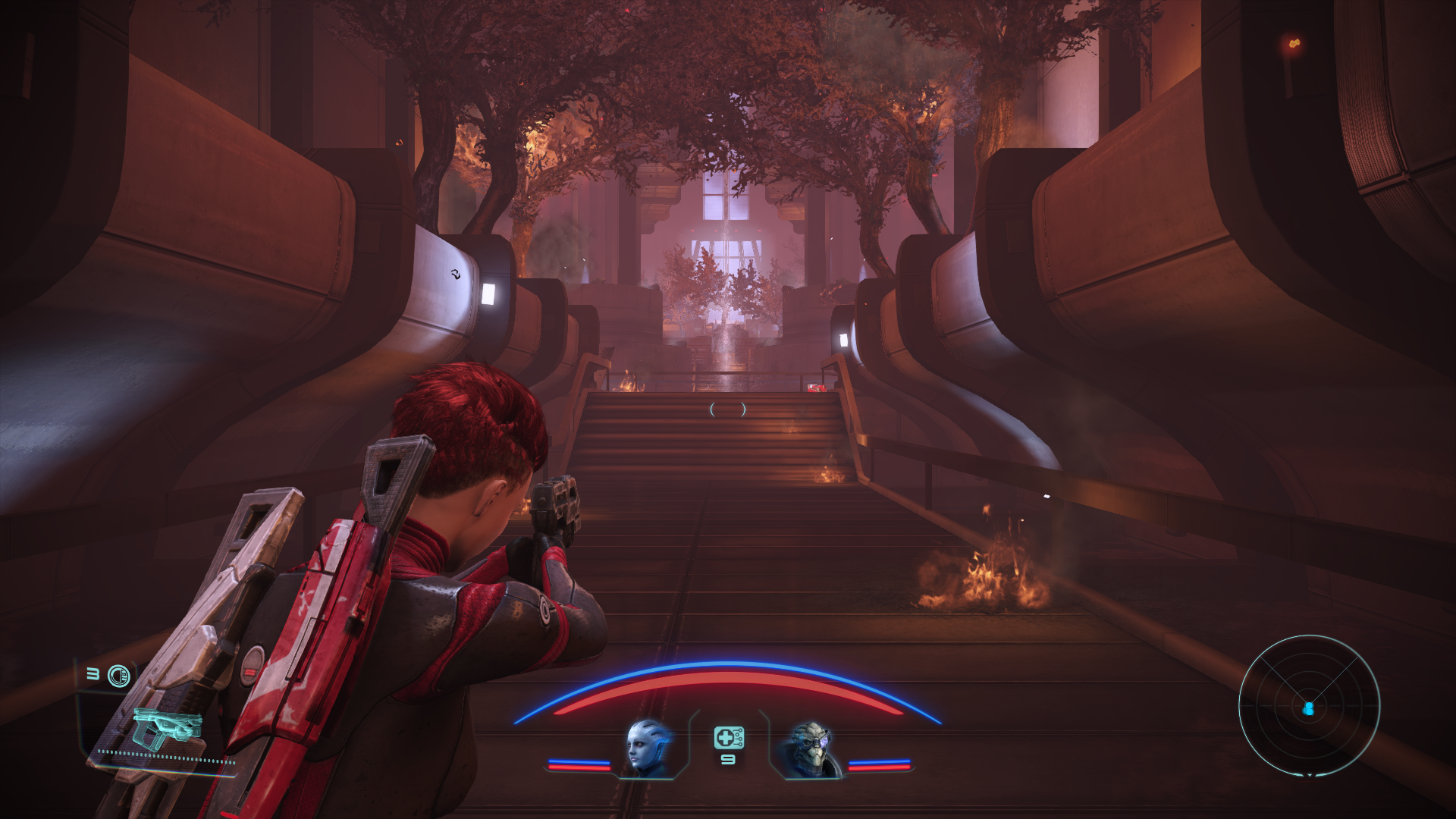The image size is (1456, 819).
Task: Select the equipped pistol weapon icon
Action: click(x=167, y=728)
